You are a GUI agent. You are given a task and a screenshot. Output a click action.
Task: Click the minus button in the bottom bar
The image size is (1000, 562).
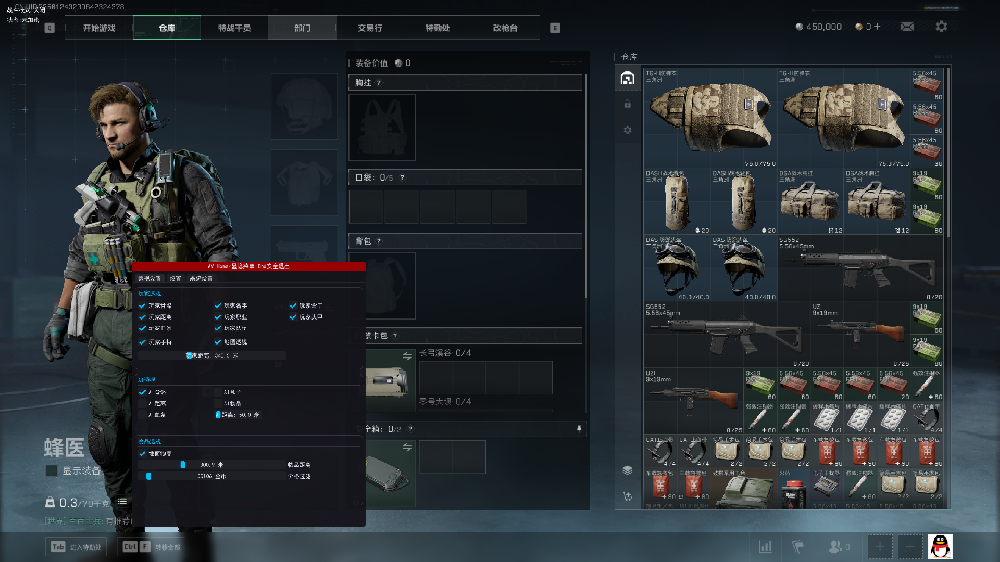(909, 547)
